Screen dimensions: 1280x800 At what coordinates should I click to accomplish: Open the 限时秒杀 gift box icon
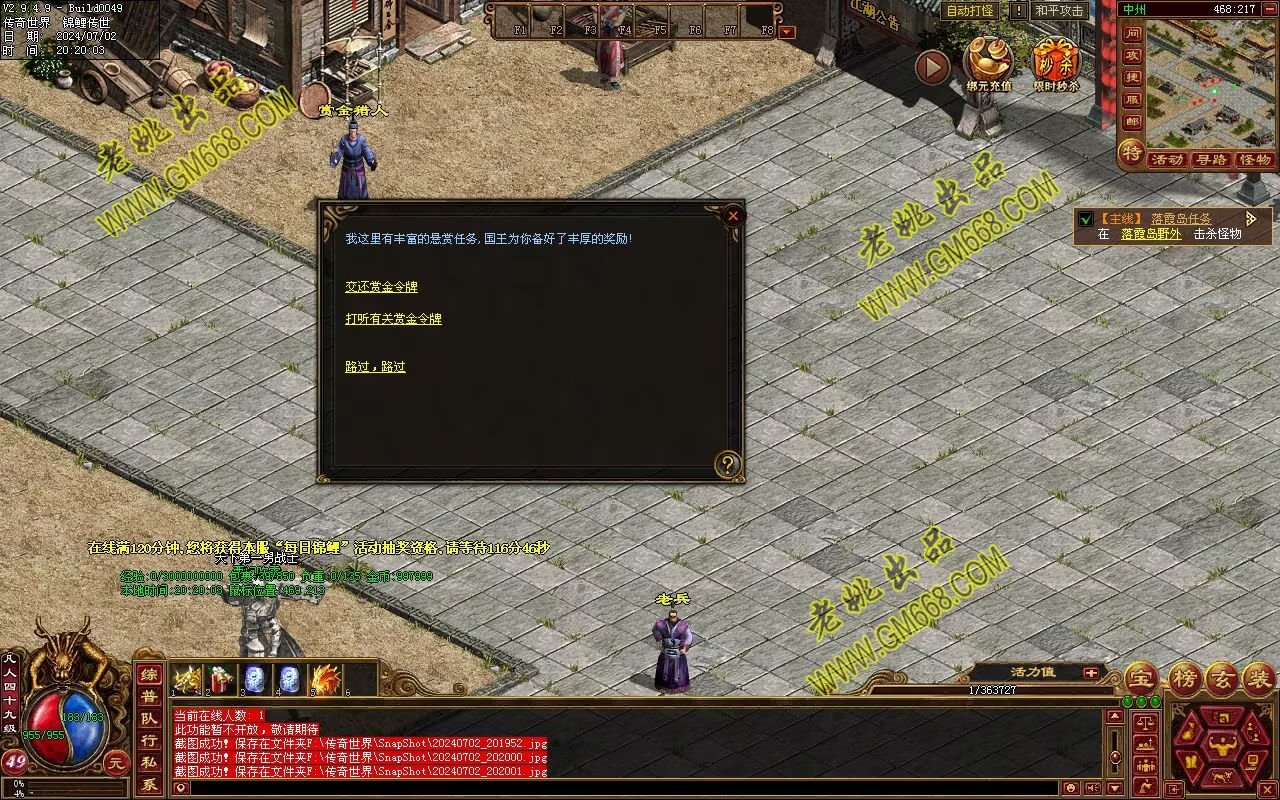coord(1056,62)
